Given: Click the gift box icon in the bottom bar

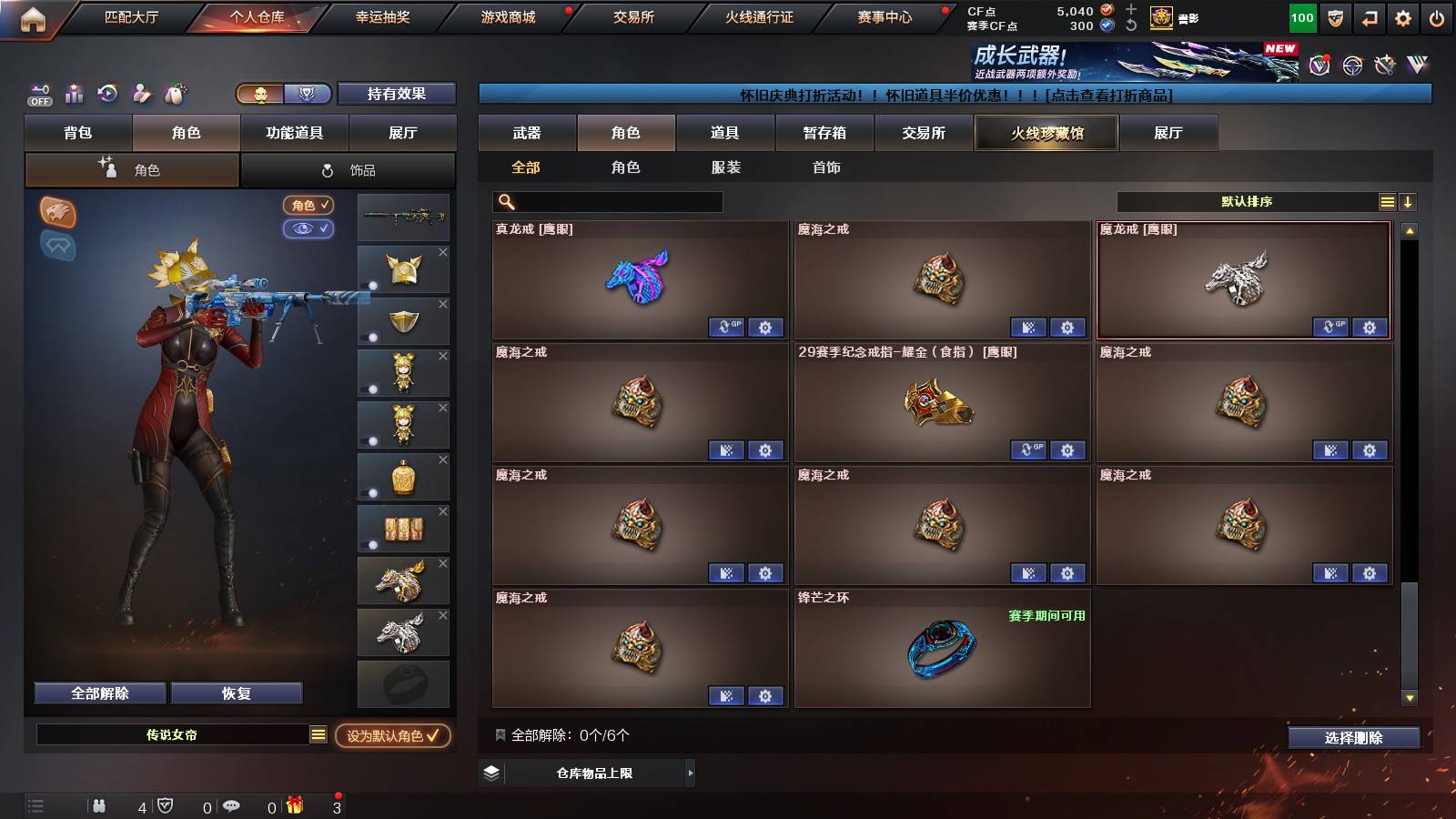Looking at the screenshot, I should tap(293, 806).
